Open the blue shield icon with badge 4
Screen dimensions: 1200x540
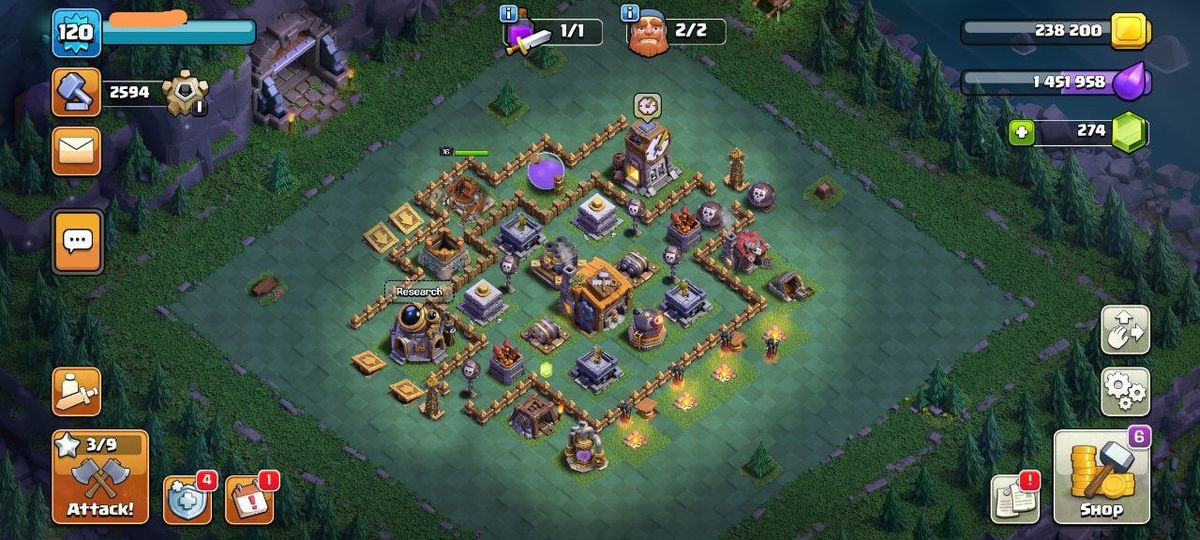187,499
